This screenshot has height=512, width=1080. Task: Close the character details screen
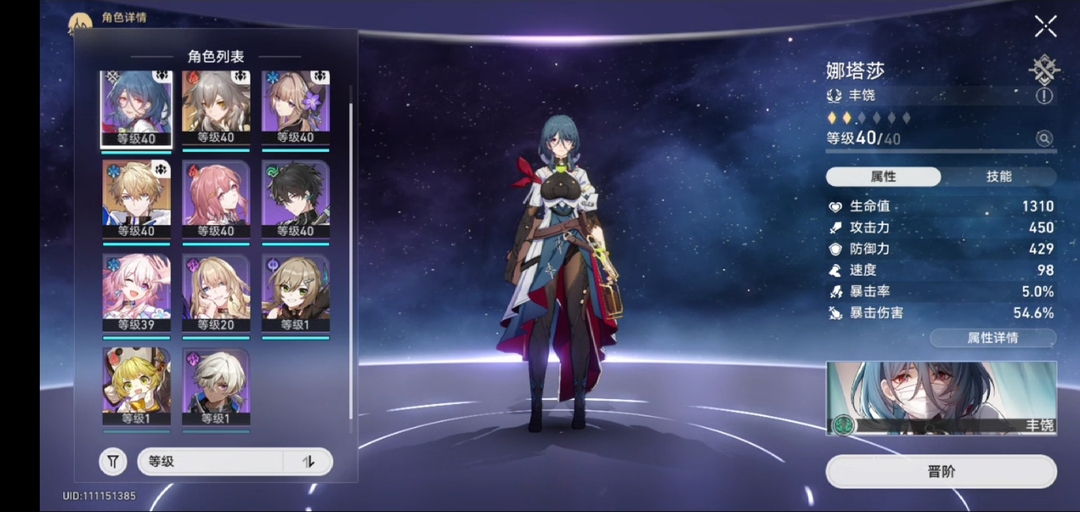click(1045, 26)
